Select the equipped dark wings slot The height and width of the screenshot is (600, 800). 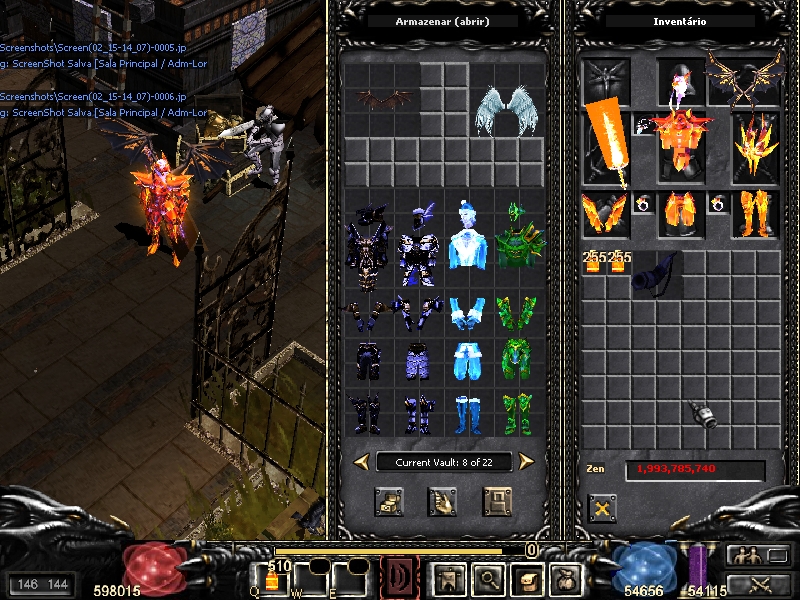(x=744, y=78)
